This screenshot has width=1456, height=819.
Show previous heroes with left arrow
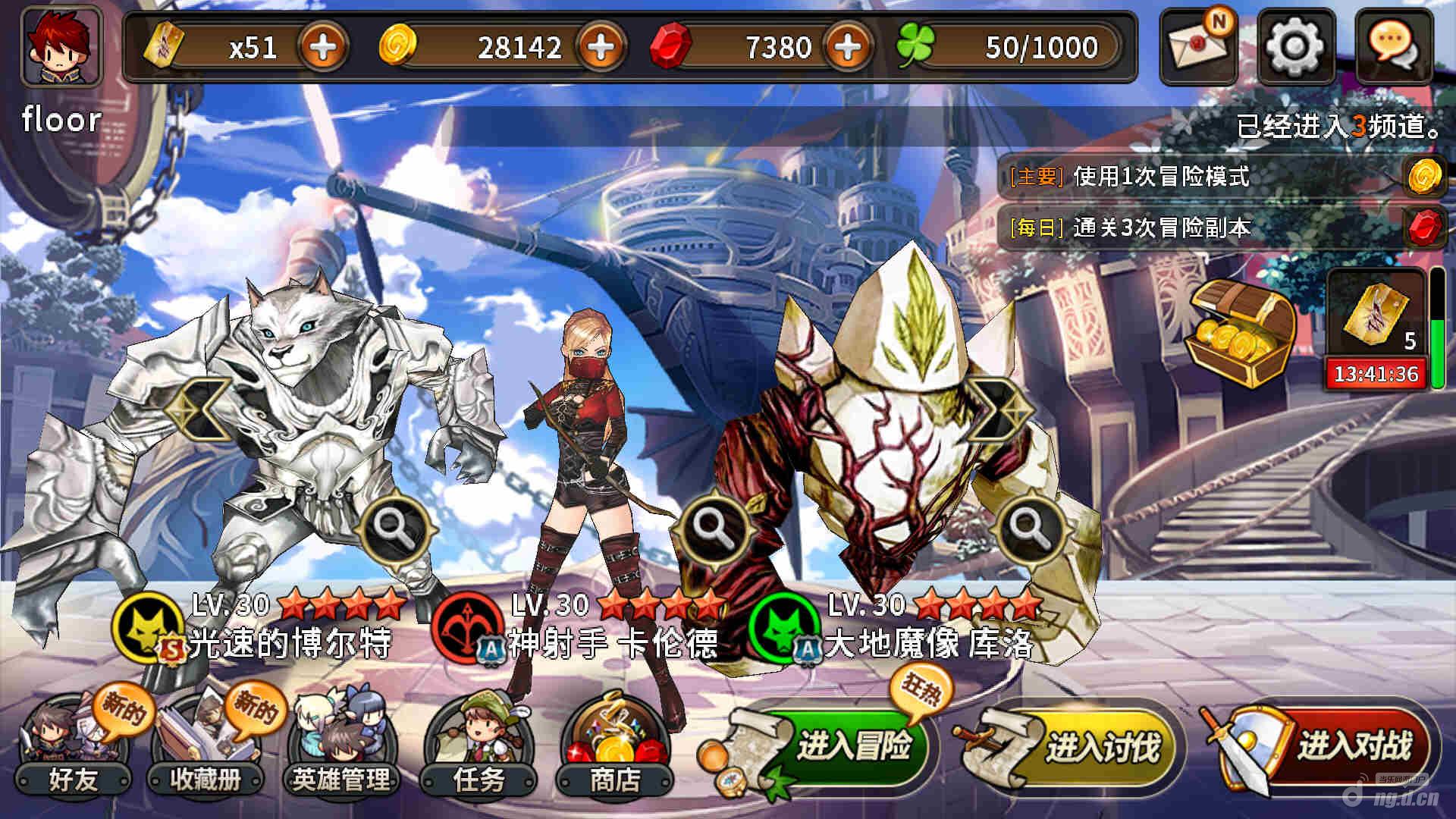(199, 409)
